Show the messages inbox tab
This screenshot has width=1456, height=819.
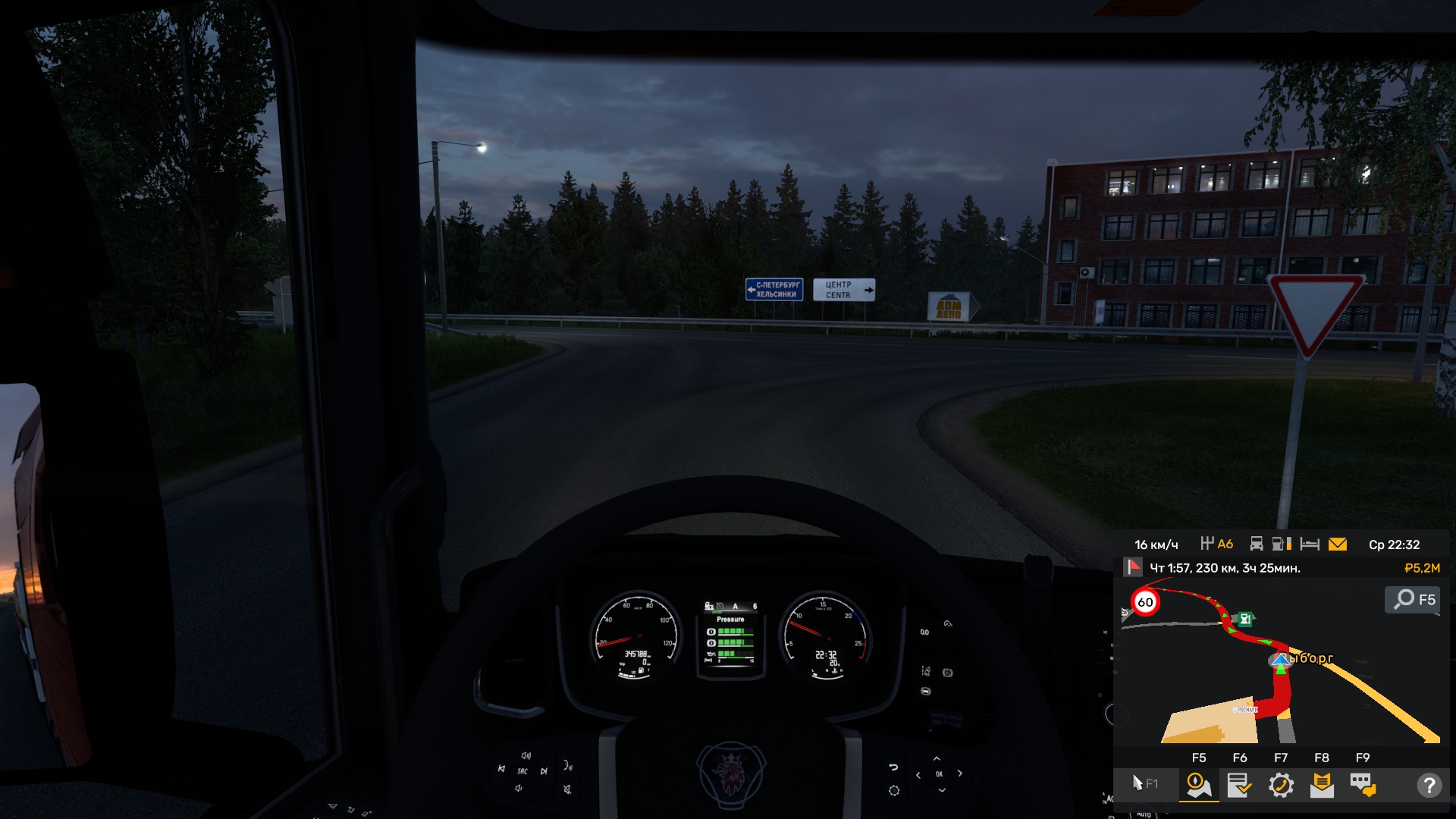click(x=1322, y=785)
